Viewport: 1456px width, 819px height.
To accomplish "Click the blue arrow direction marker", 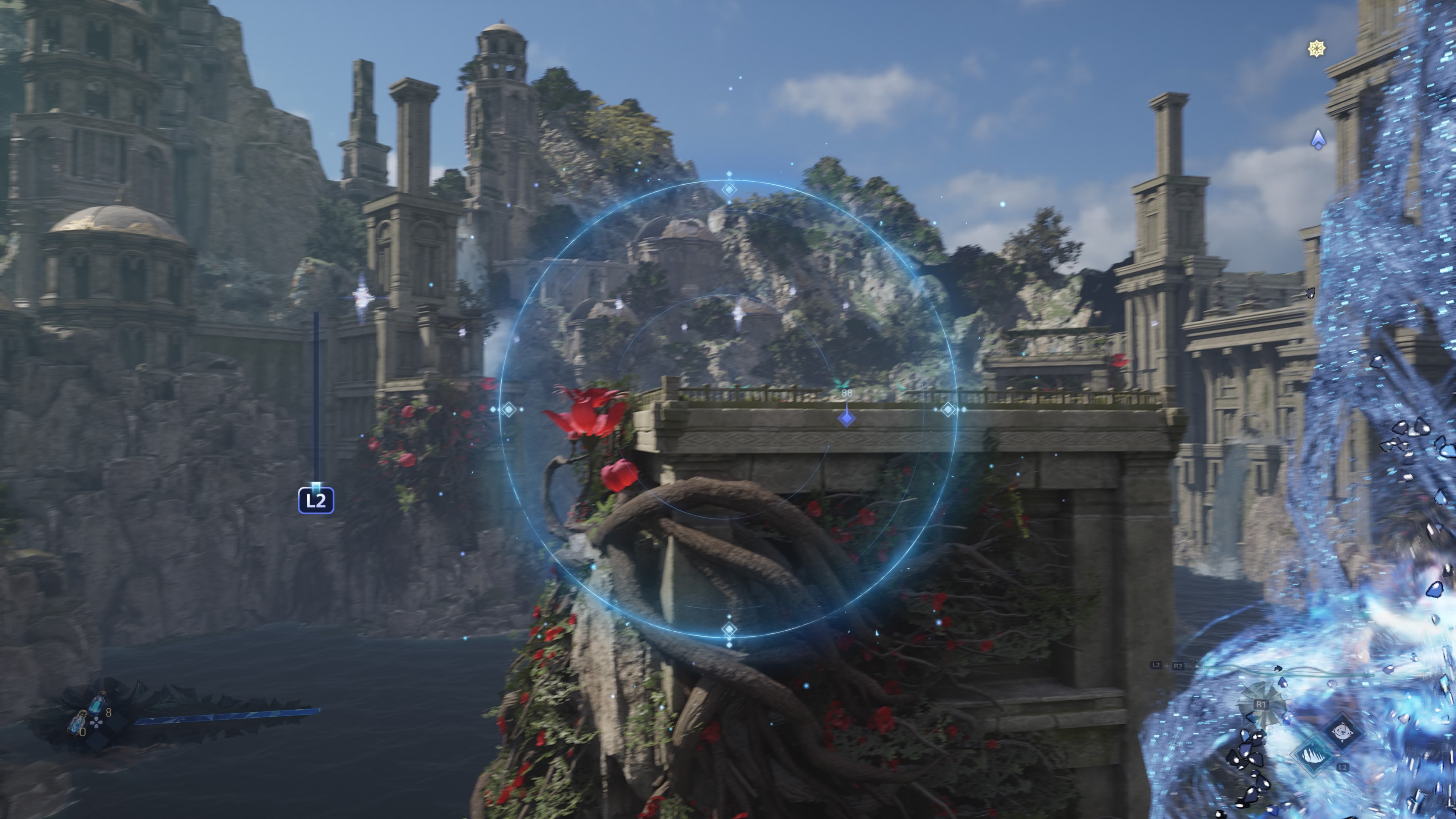I will point(1318,139).
